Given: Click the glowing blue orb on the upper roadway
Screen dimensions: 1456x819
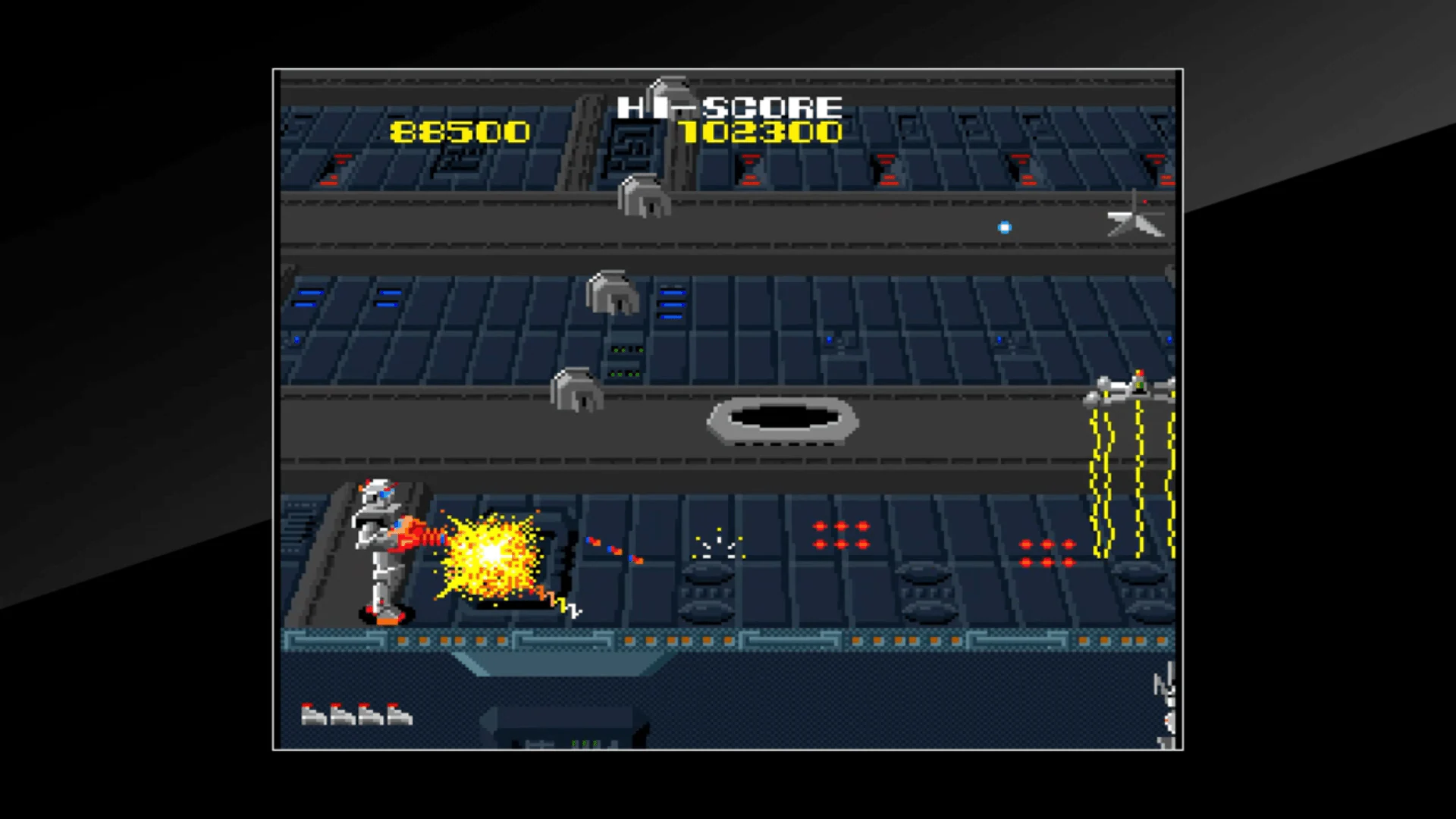Looking at the screenshot, I should (1006, 227).
